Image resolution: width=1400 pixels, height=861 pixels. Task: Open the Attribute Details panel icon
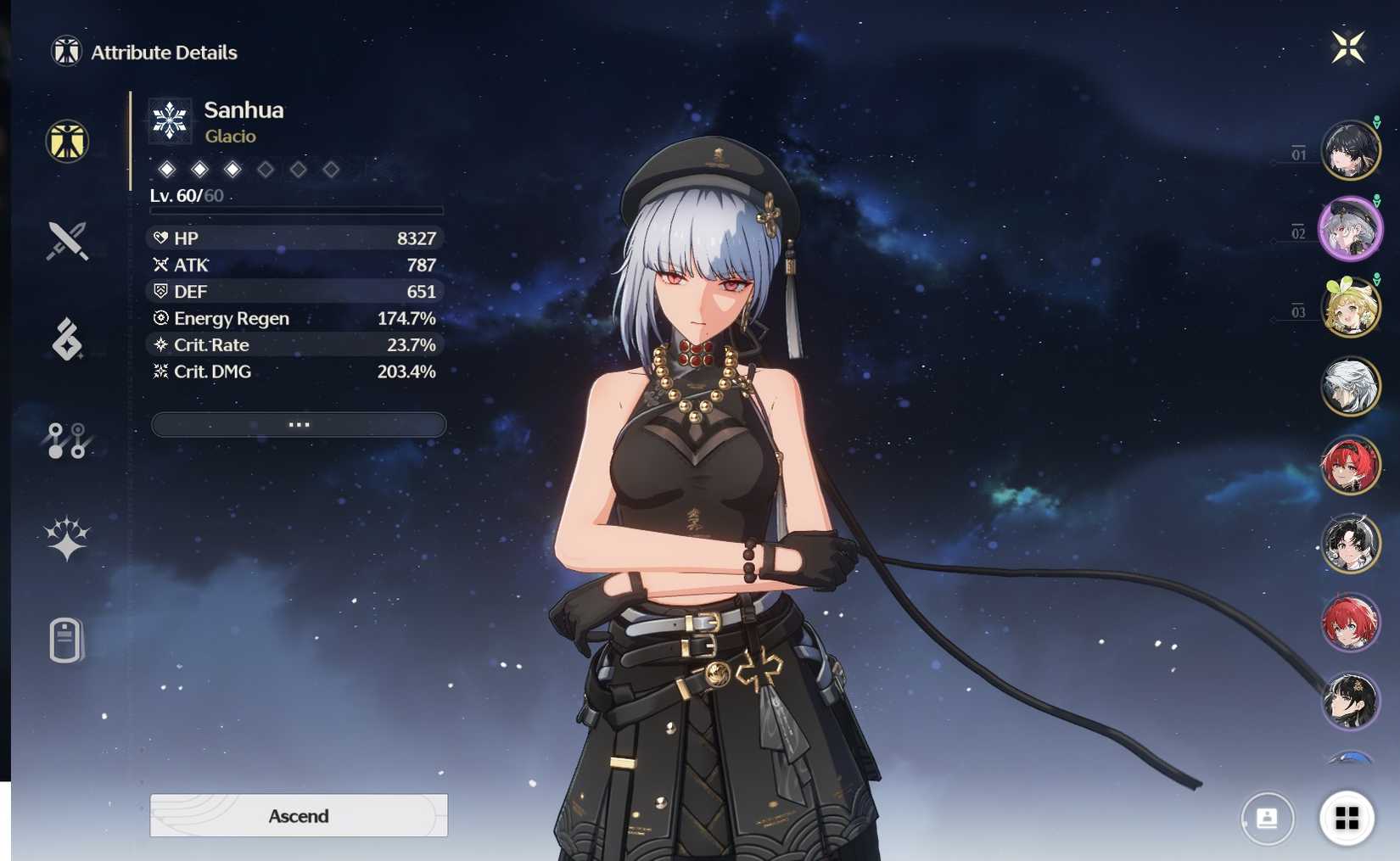(65, 142)
